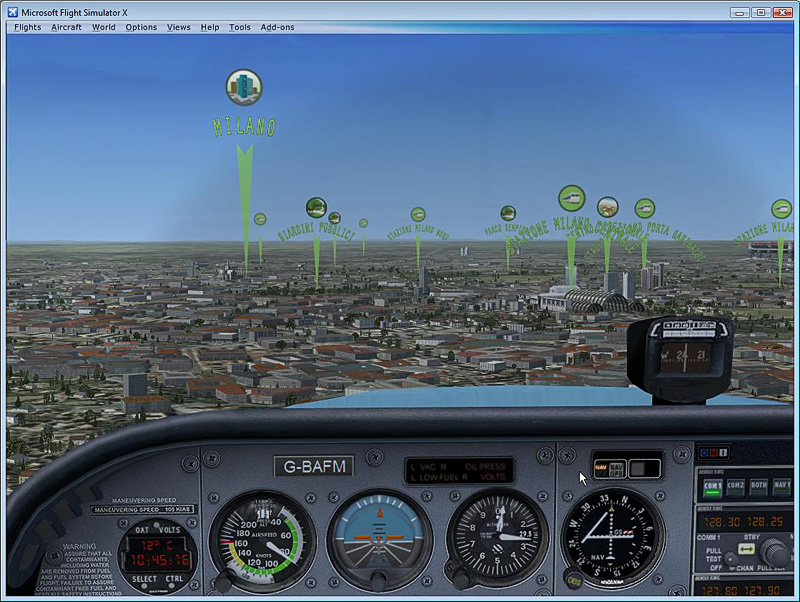The image size is (800, 602).
Task: Open the Aircraft menu
Action: tap(67, 27)
